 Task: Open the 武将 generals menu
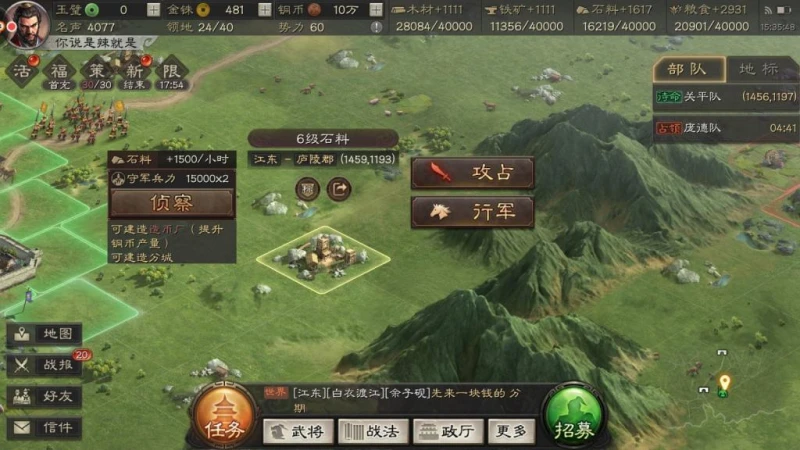pyautogui.click(x=298, y=431)
